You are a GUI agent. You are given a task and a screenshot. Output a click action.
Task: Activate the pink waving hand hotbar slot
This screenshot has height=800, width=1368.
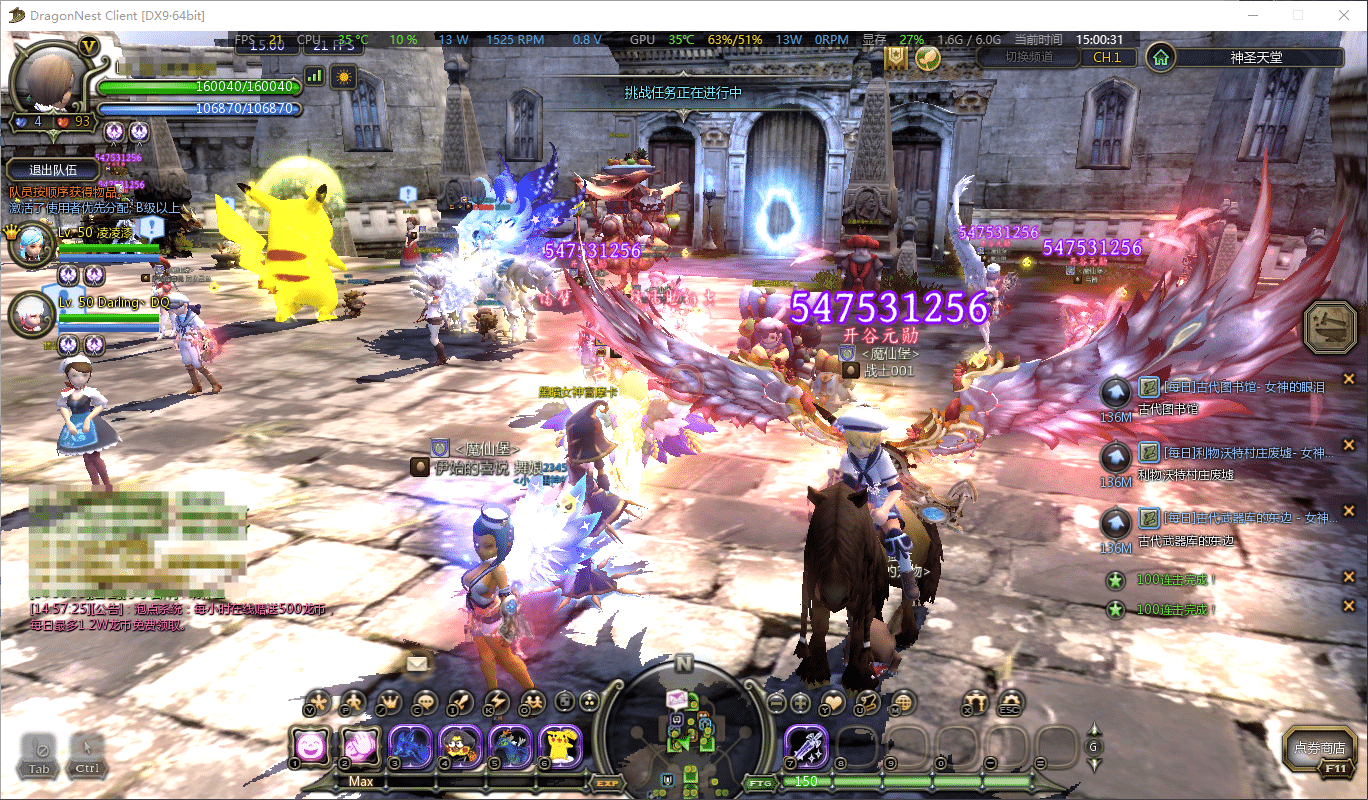360,746
